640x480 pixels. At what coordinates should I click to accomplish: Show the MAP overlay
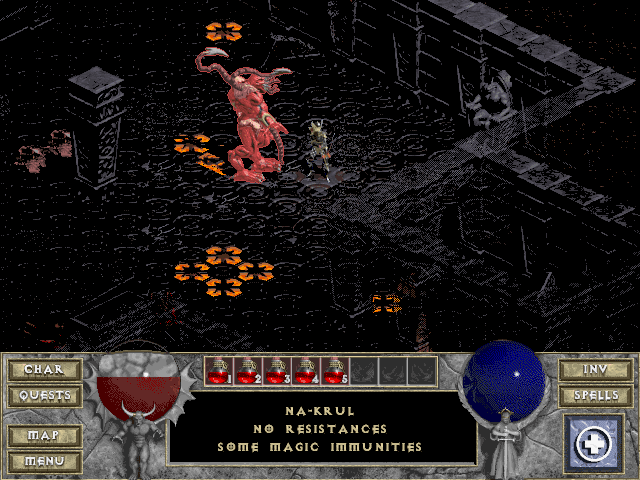point(44,436)
